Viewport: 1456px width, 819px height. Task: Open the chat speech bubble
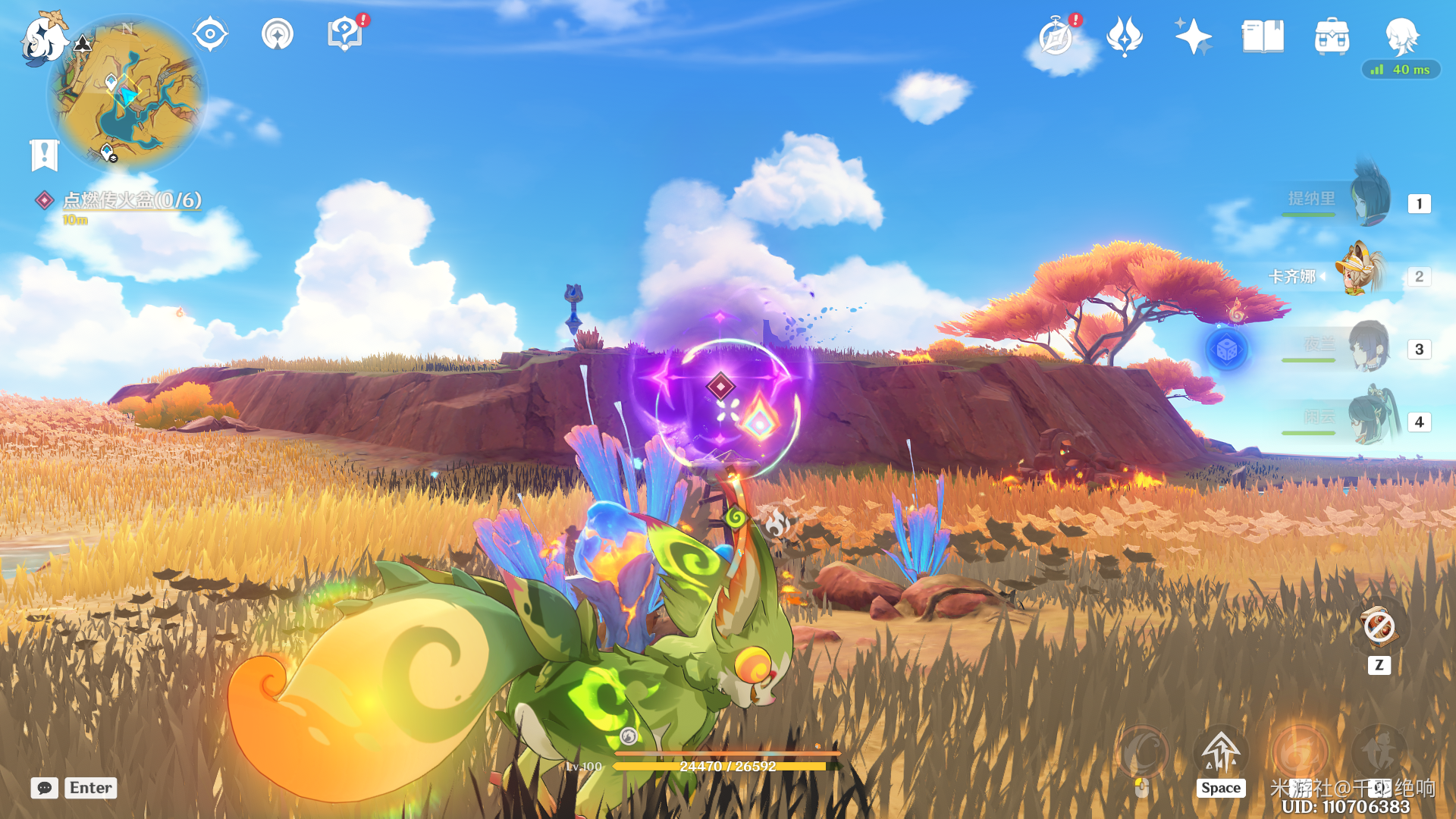tap(45, 788)
